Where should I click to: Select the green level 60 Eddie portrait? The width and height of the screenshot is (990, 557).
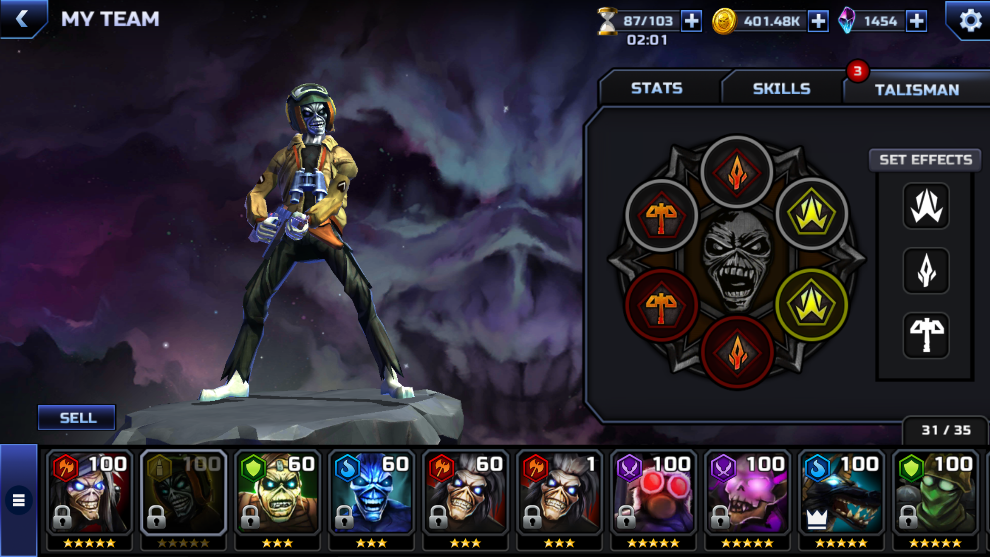(277, 497)
